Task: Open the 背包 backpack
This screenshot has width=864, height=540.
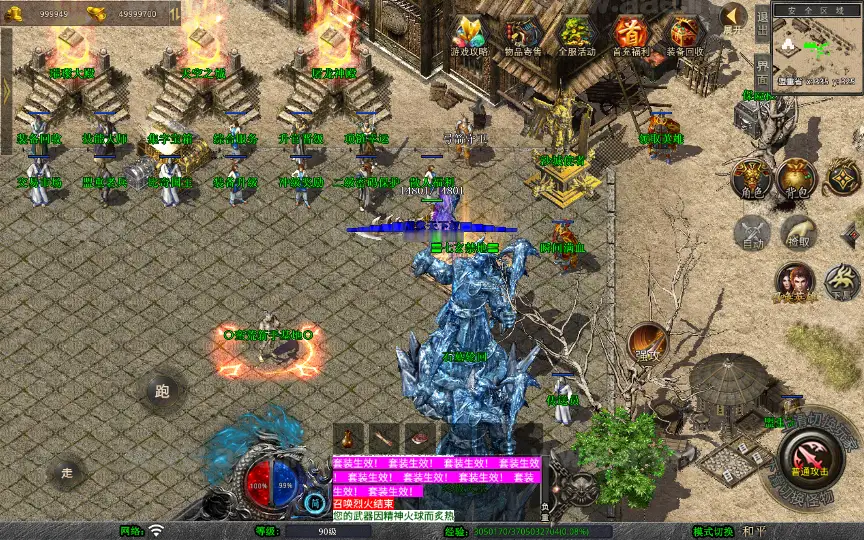Action: click(x=797, y=177)
